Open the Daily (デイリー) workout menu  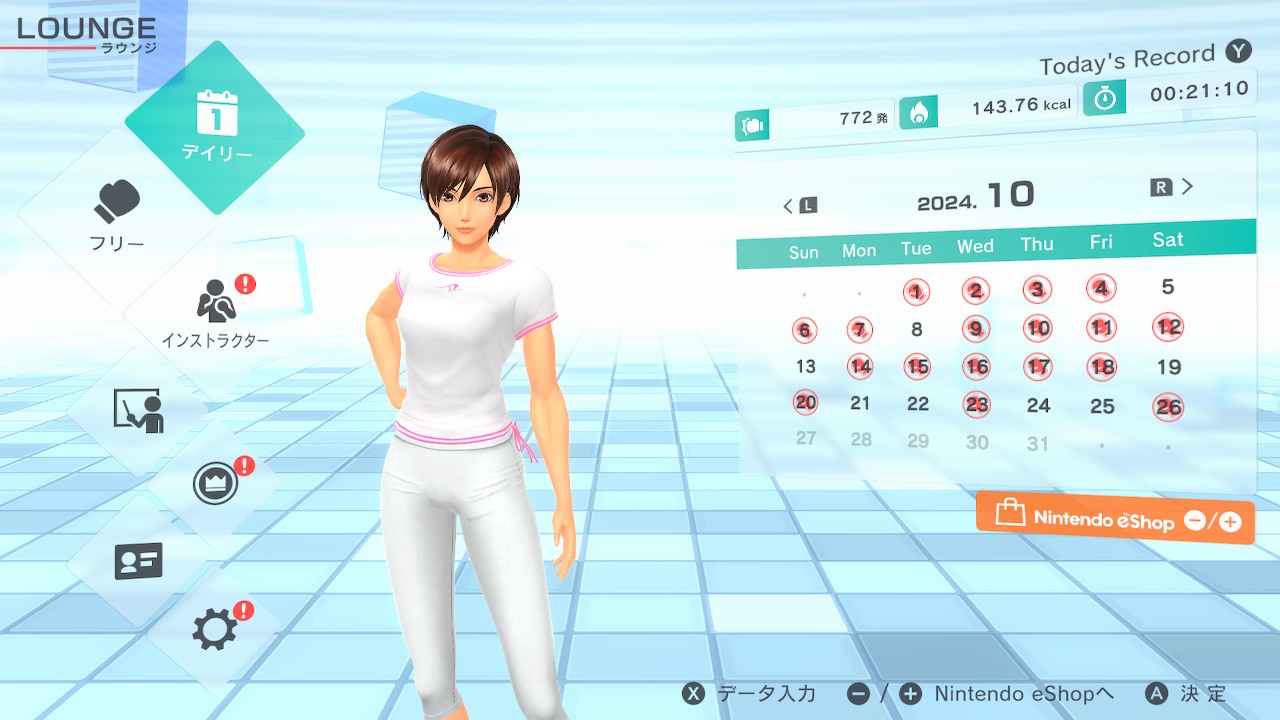216,128
